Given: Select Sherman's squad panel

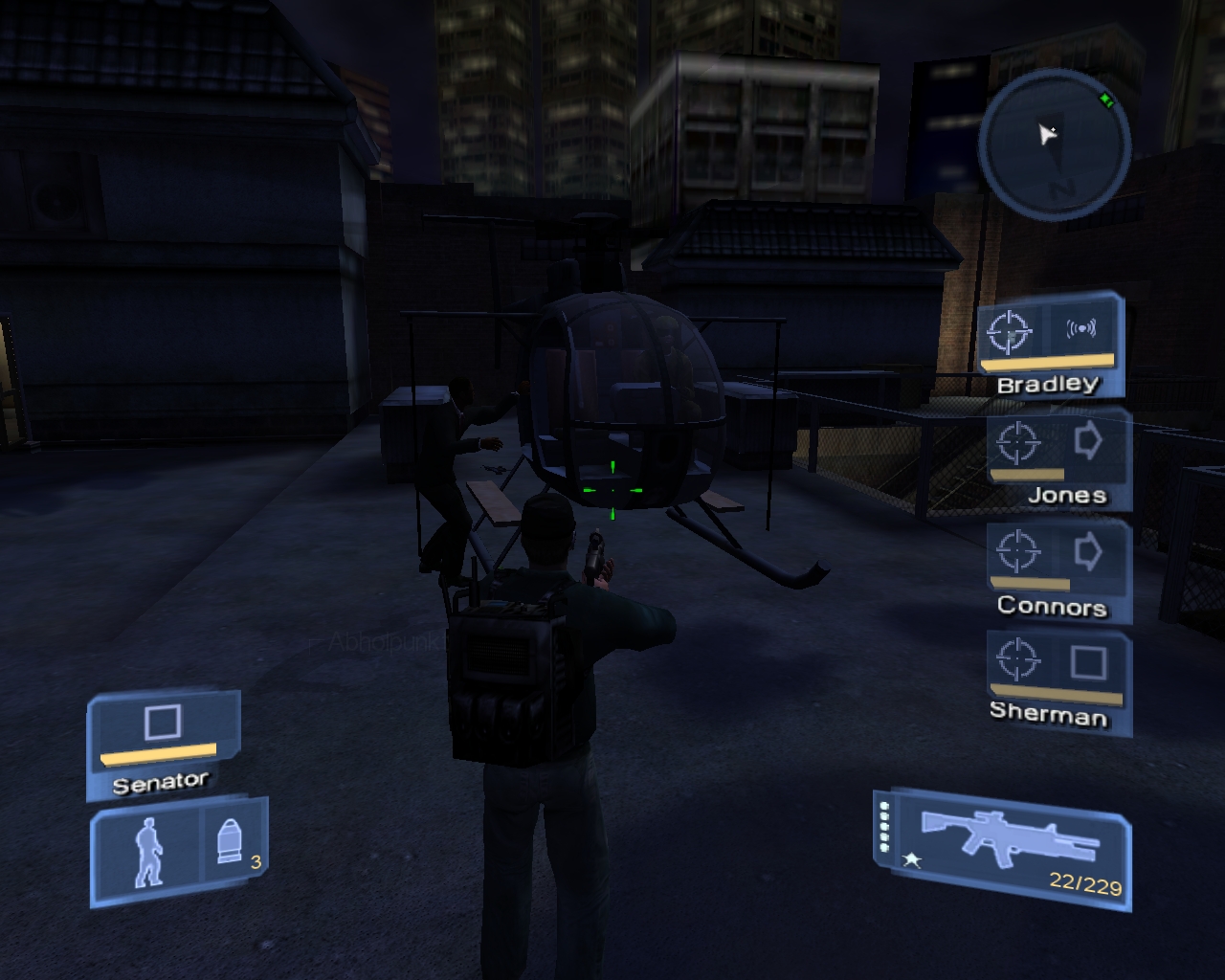Looking at the screenshot, I should (1058, 679).
